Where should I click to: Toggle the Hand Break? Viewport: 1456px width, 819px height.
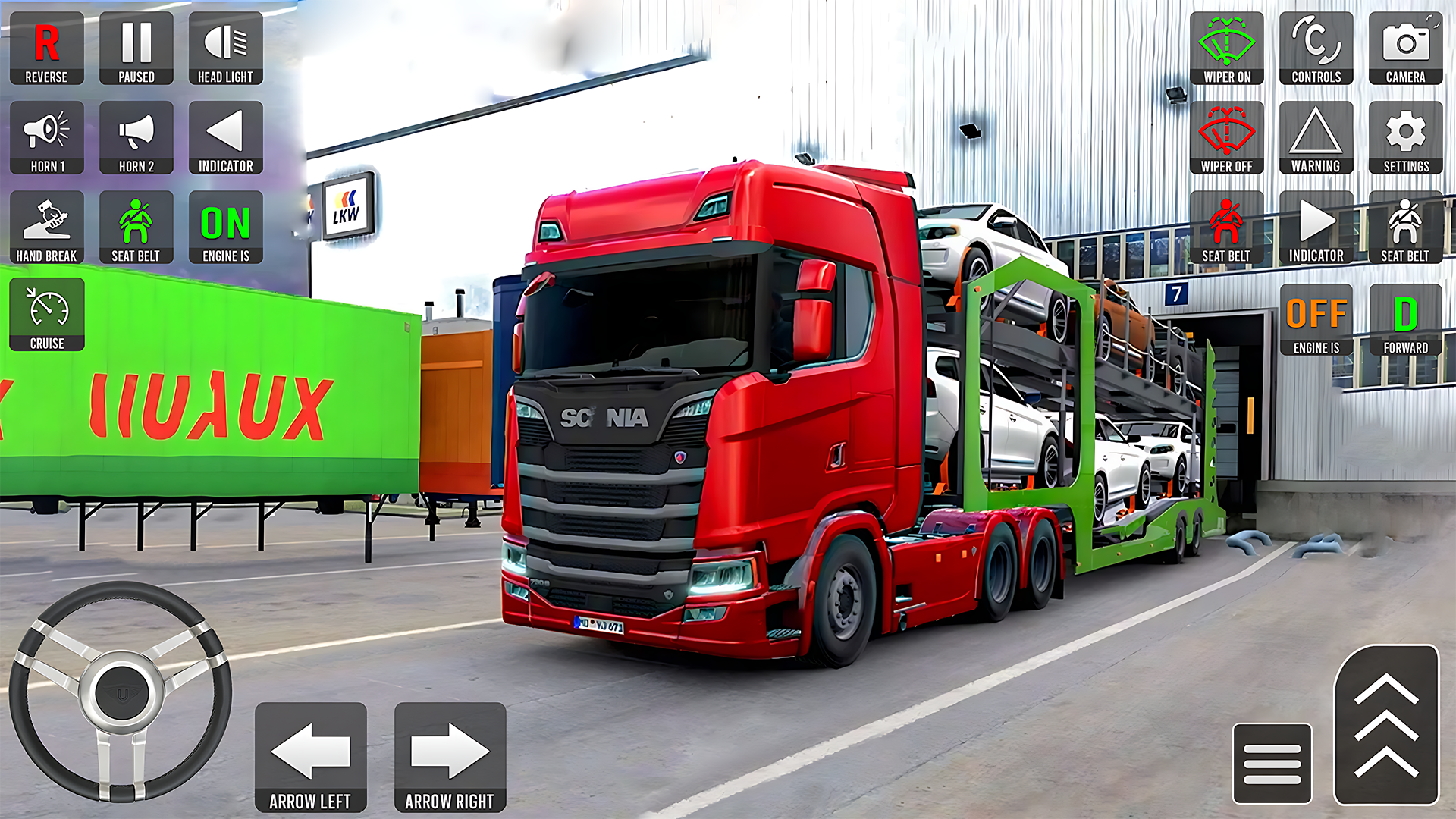tap(46, 227)
